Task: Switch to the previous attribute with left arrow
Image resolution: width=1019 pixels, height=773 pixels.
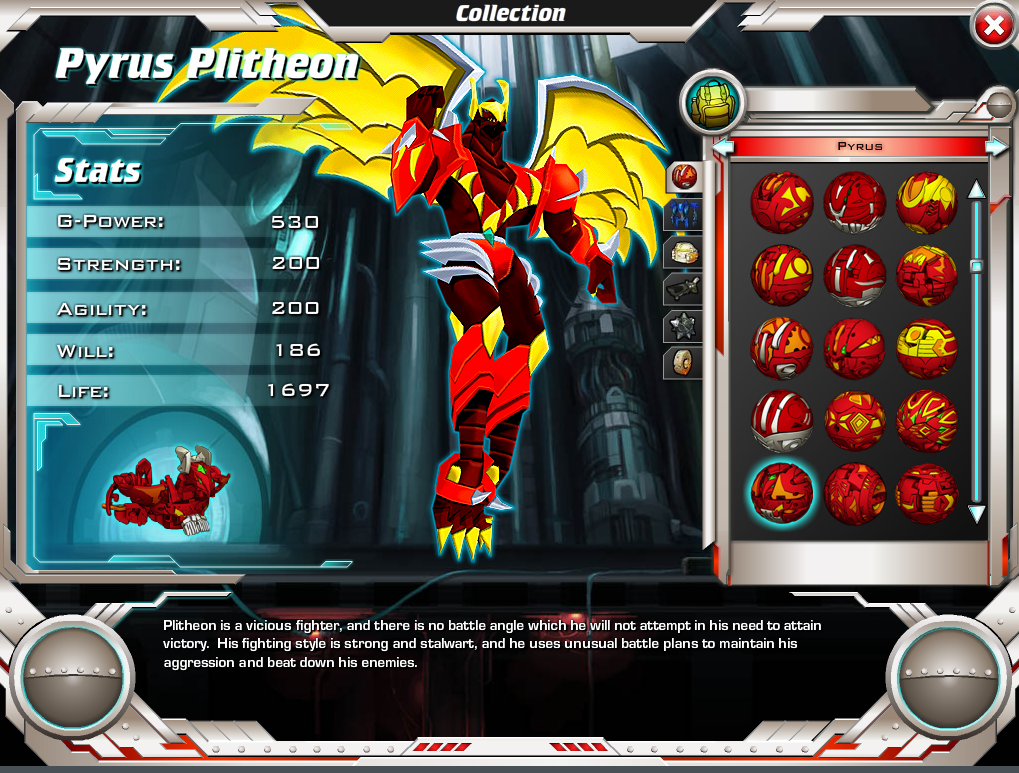Action: (x=724, y=147)
